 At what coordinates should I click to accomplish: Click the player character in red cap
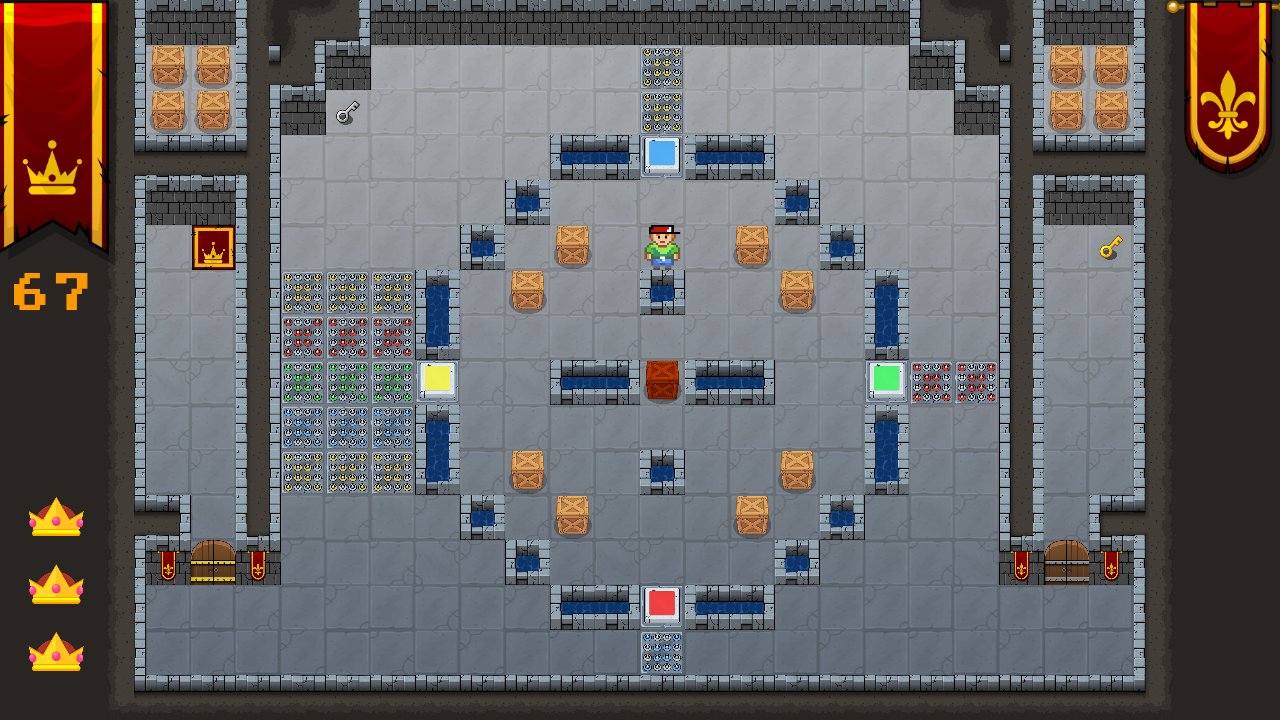click(663, 245)
